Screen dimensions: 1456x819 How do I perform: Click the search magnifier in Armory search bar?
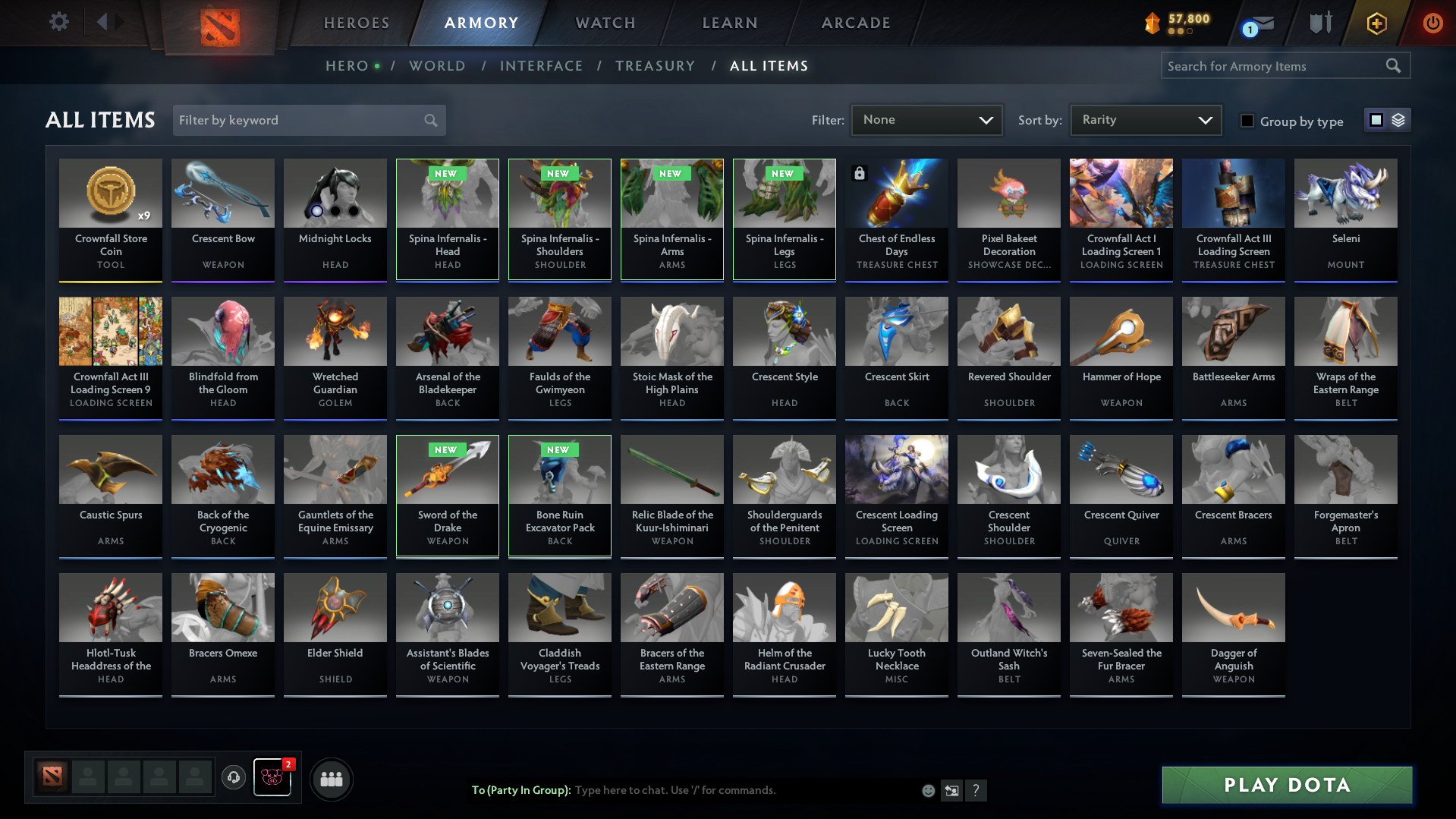point(1393,65)
